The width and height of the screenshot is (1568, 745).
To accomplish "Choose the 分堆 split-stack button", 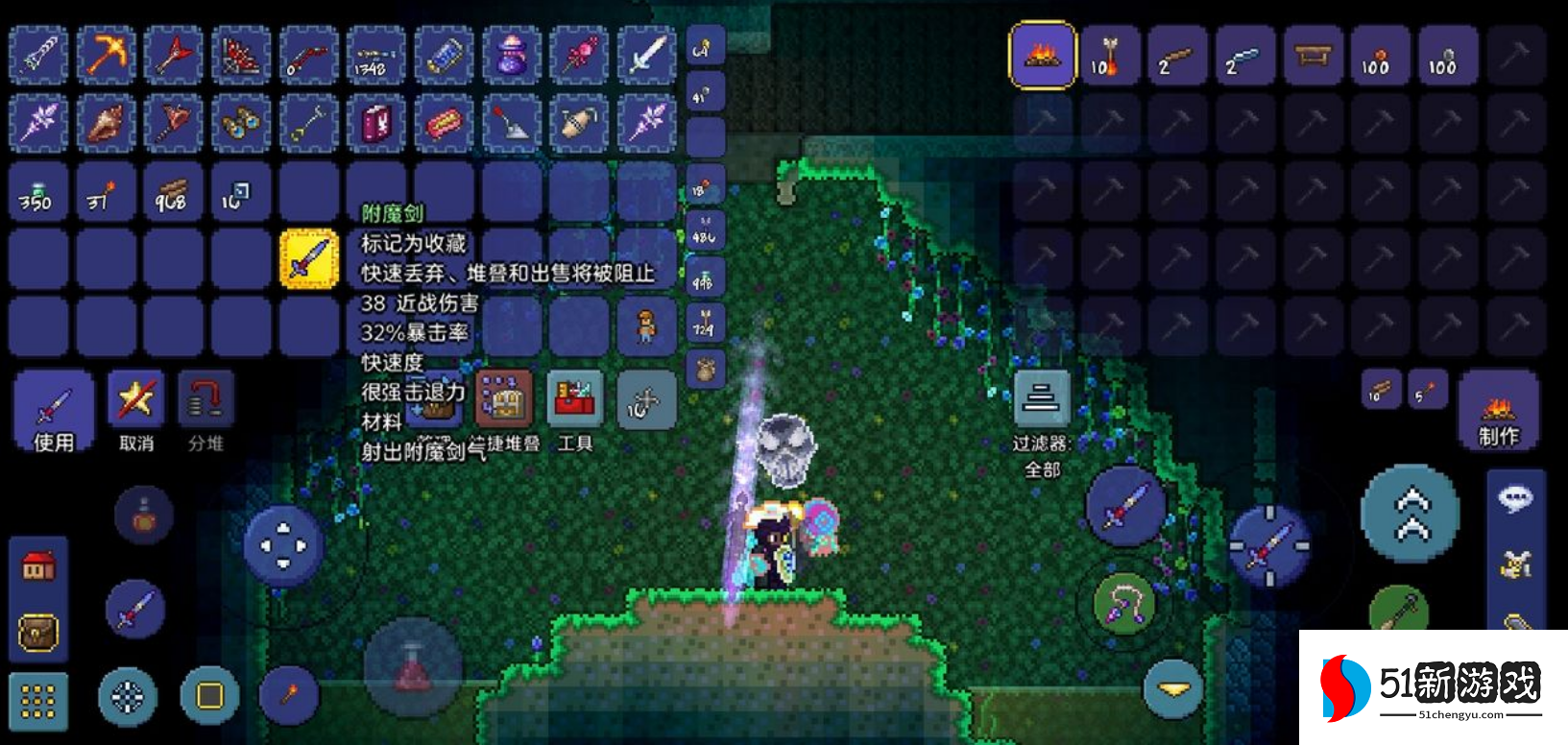I will (x=205, y=410).
